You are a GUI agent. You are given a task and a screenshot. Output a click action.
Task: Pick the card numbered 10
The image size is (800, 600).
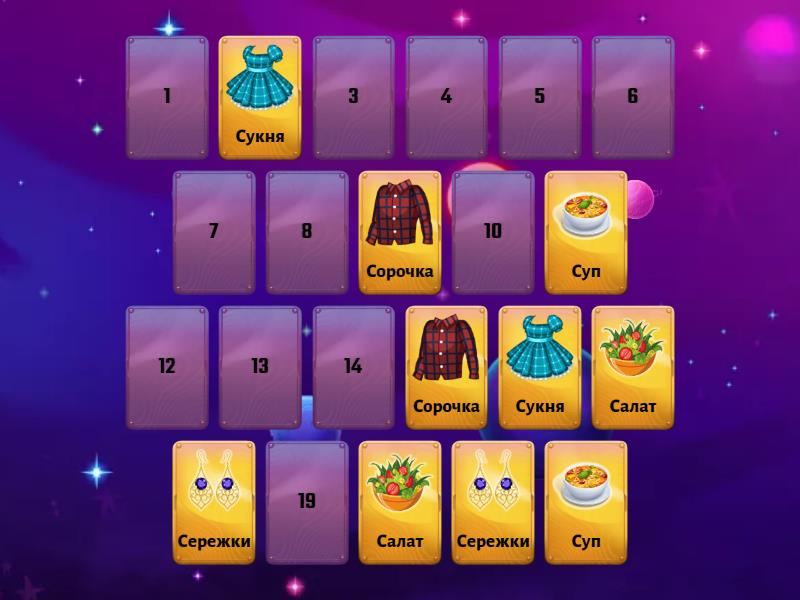tap(493, 232)
